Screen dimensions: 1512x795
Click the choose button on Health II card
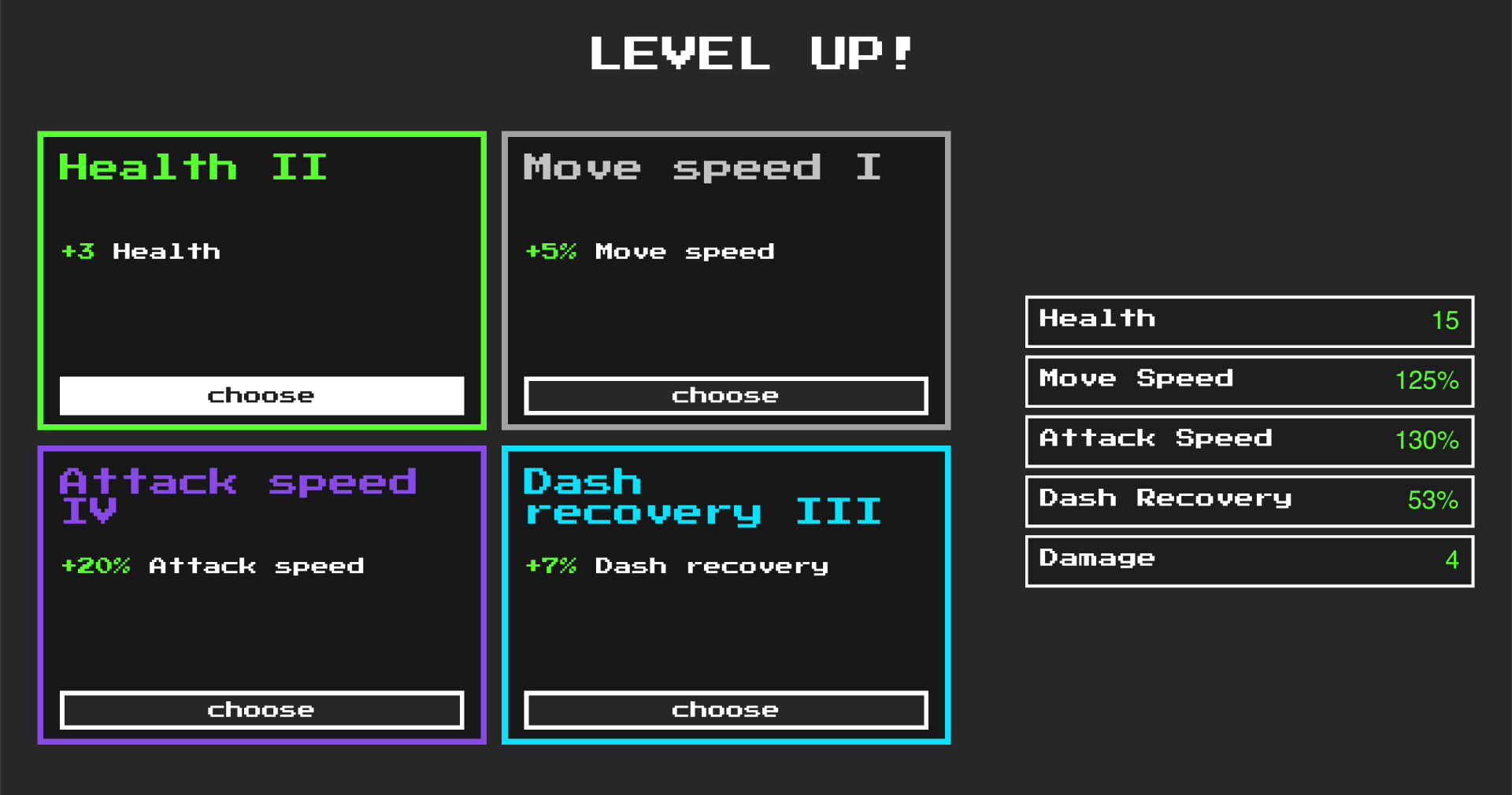[261, 395]
